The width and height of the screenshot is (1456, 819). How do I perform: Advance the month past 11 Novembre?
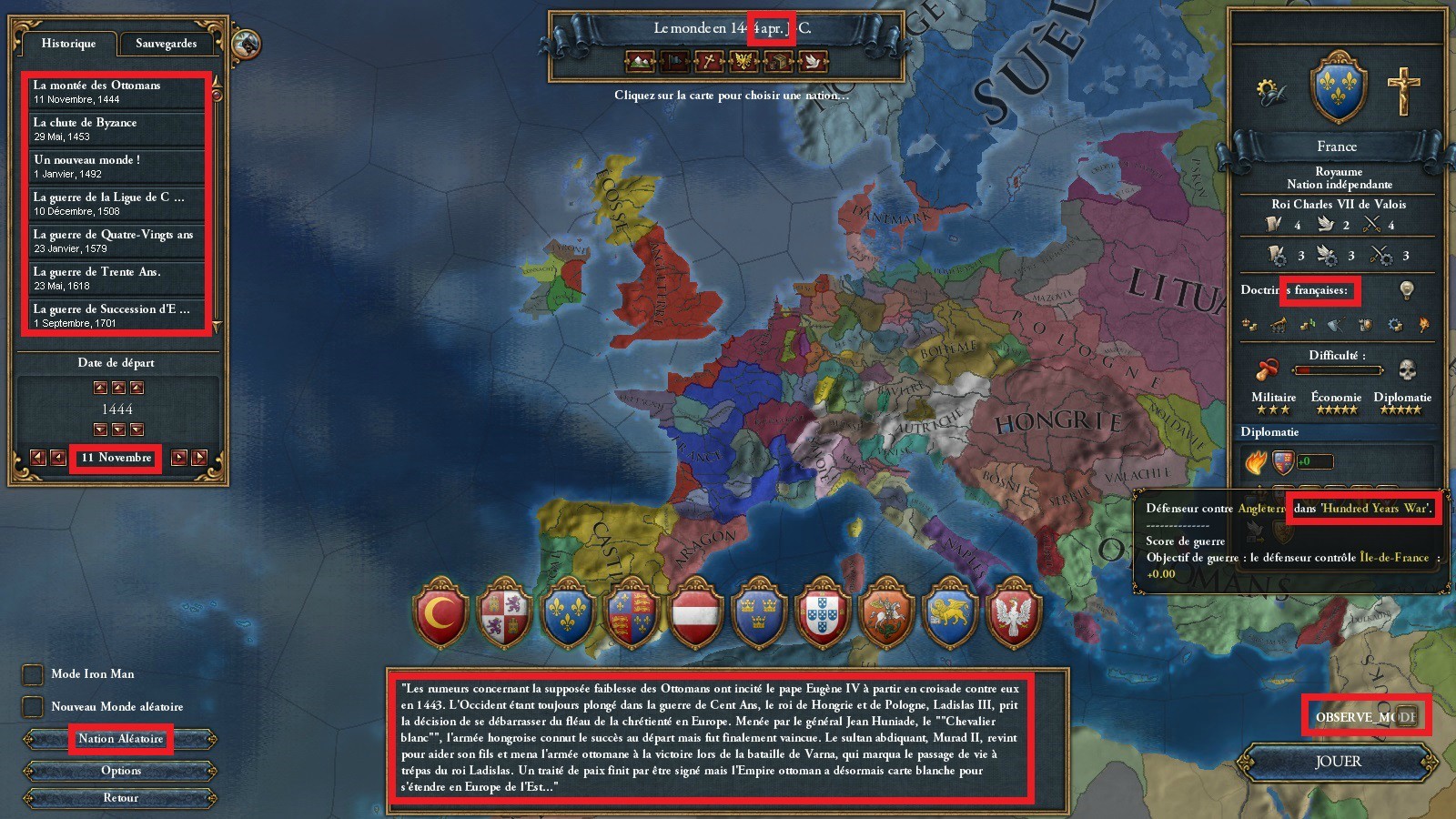[180, 459]
